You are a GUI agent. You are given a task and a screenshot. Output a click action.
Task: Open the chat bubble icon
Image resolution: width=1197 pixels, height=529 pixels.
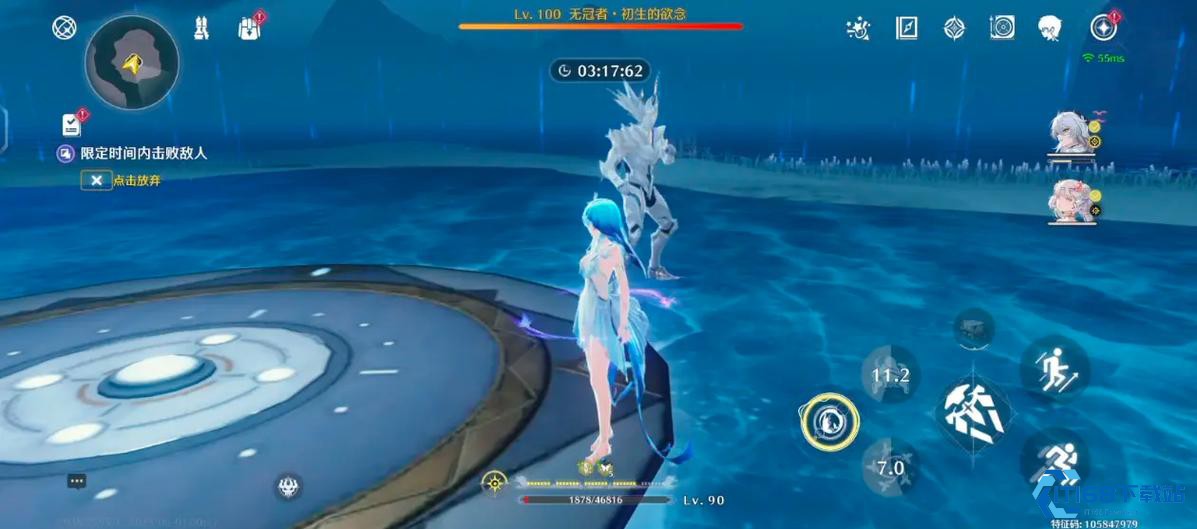(77, 481)
